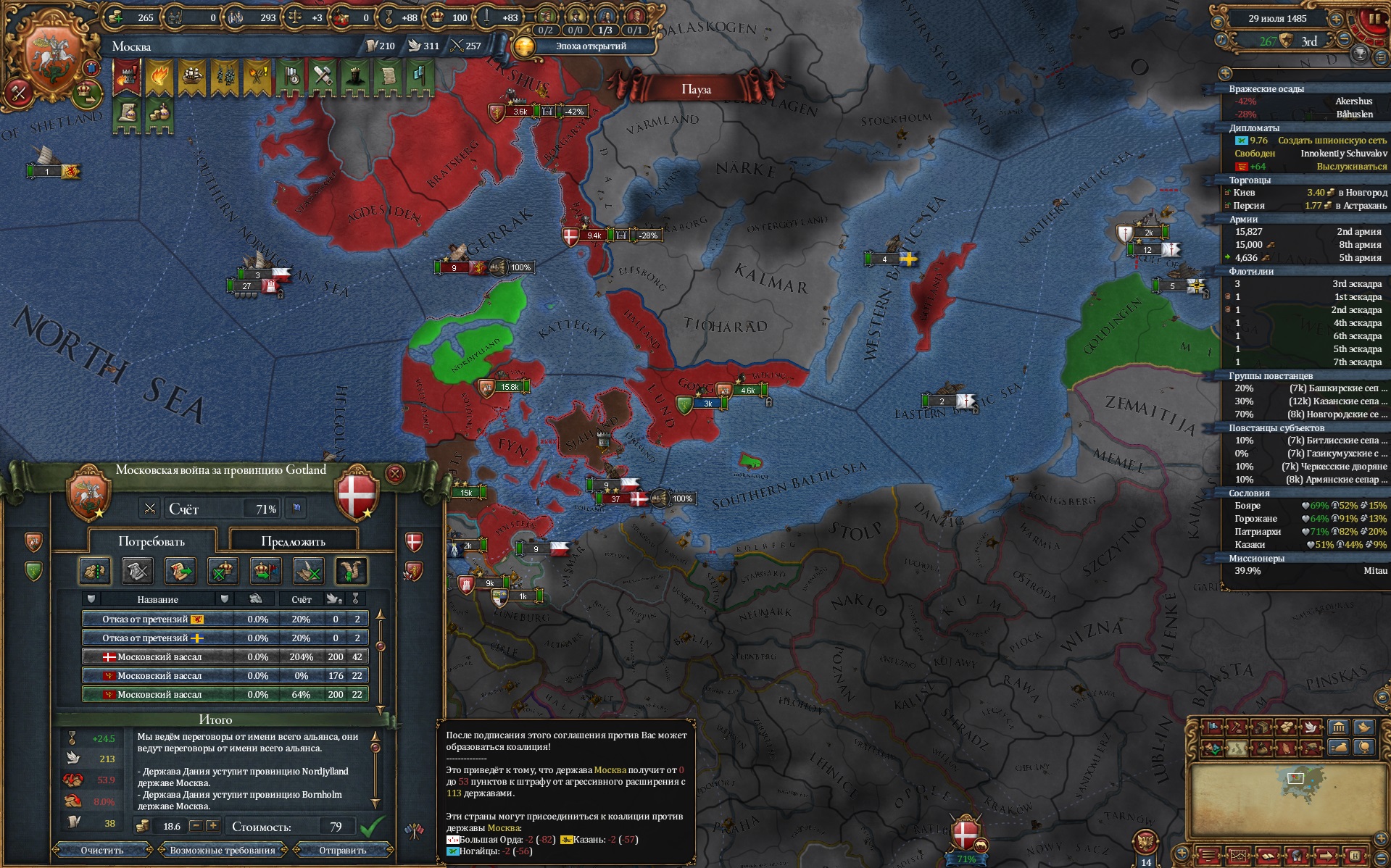Open the Эпоха открытий age panel
1391x868 pixels.
(586, 46)
